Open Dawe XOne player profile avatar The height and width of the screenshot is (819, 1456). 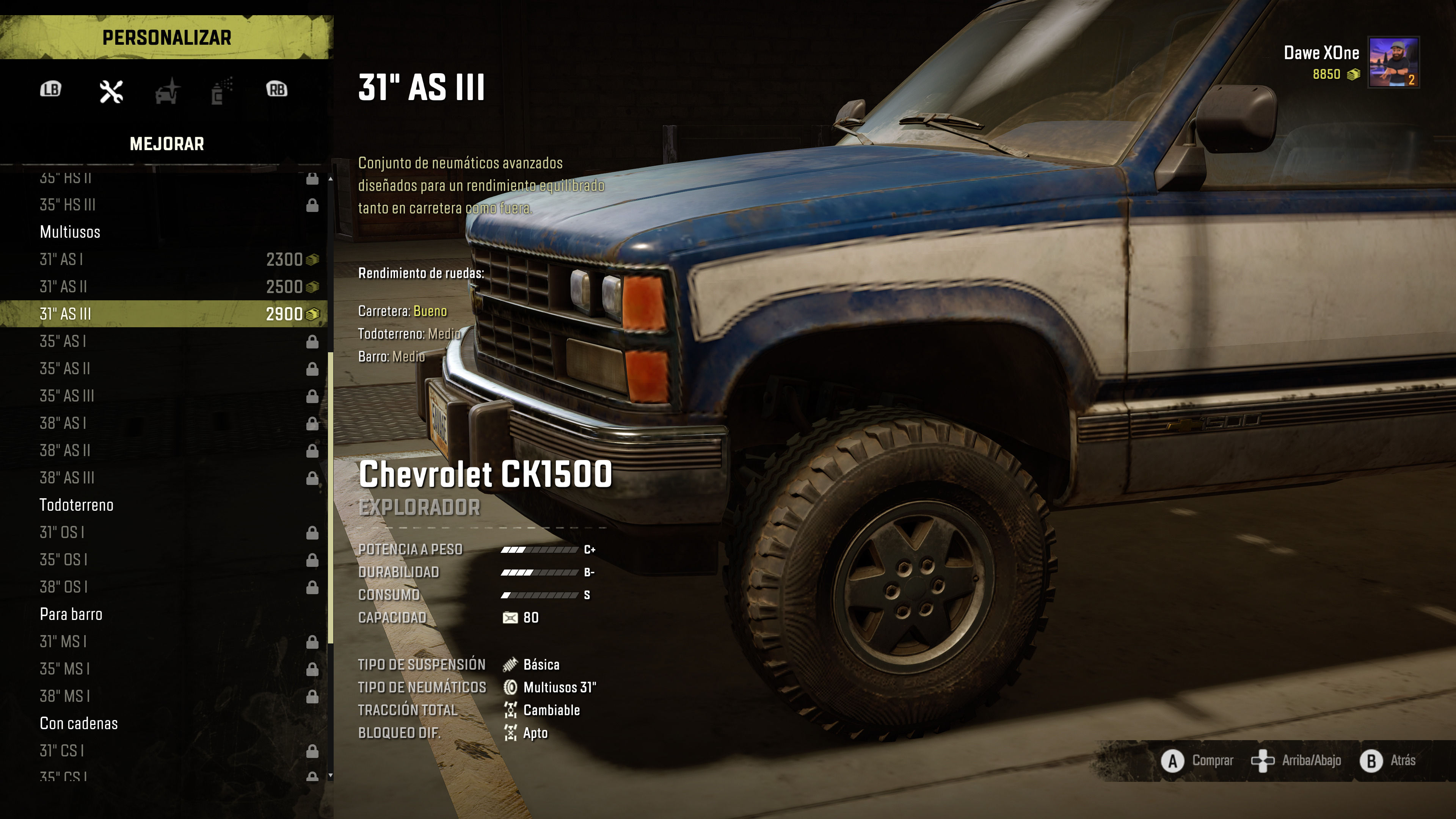point(1393,62)
